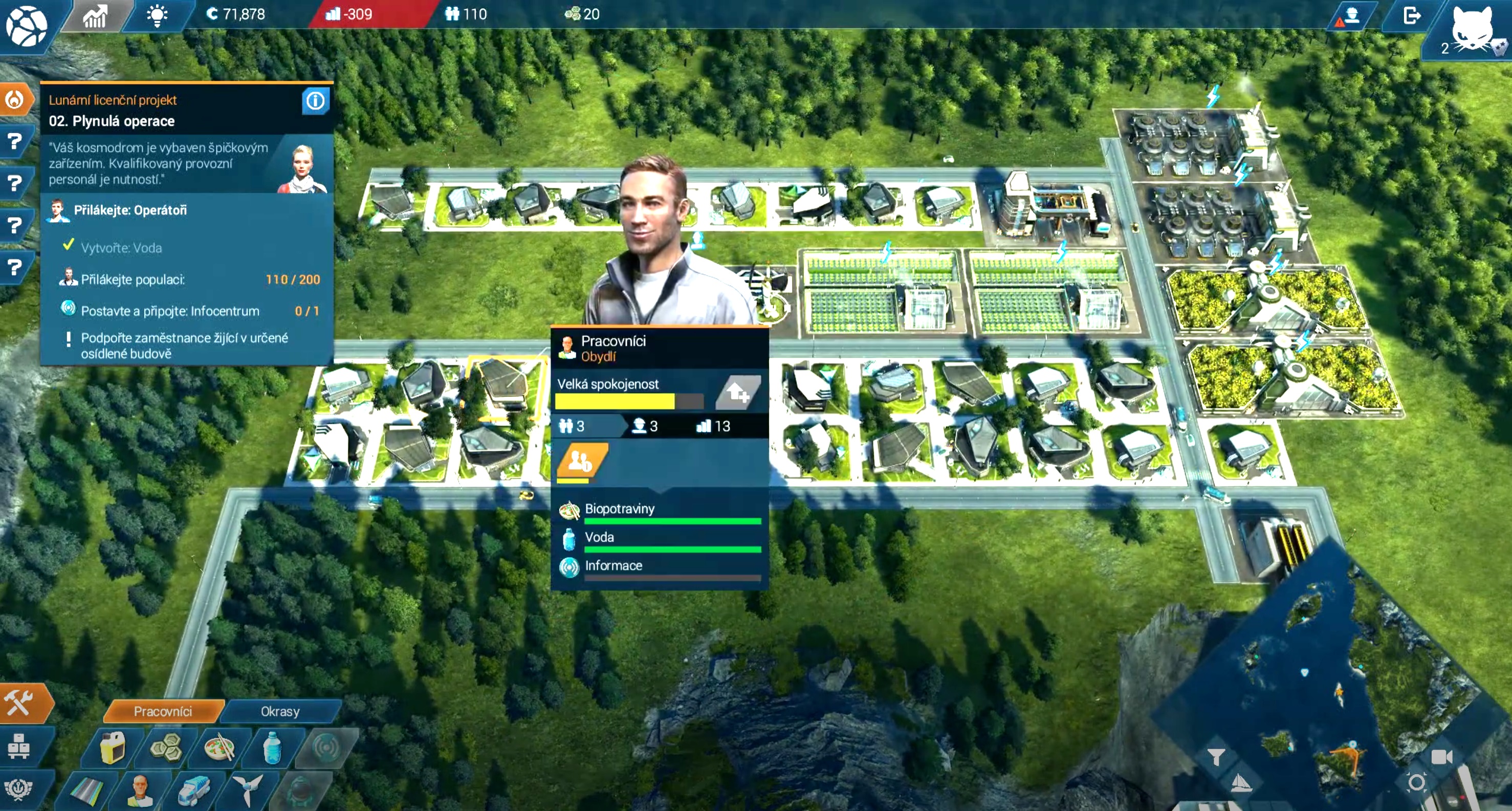The width and height of the screenshot is (1512, 811).
Task: Select the Pracovníci build tab
Action: click(x=163, y=711)
